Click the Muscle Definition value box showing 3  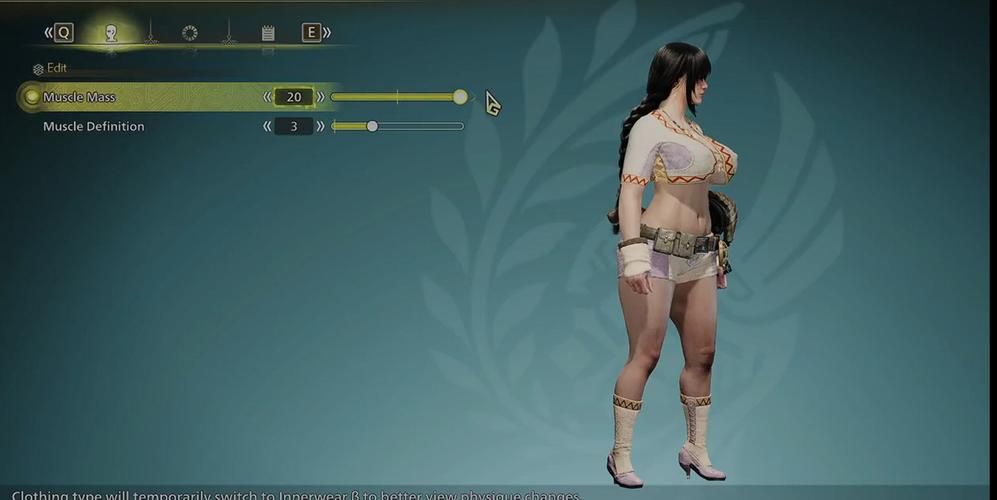click(x=294, y=126)
